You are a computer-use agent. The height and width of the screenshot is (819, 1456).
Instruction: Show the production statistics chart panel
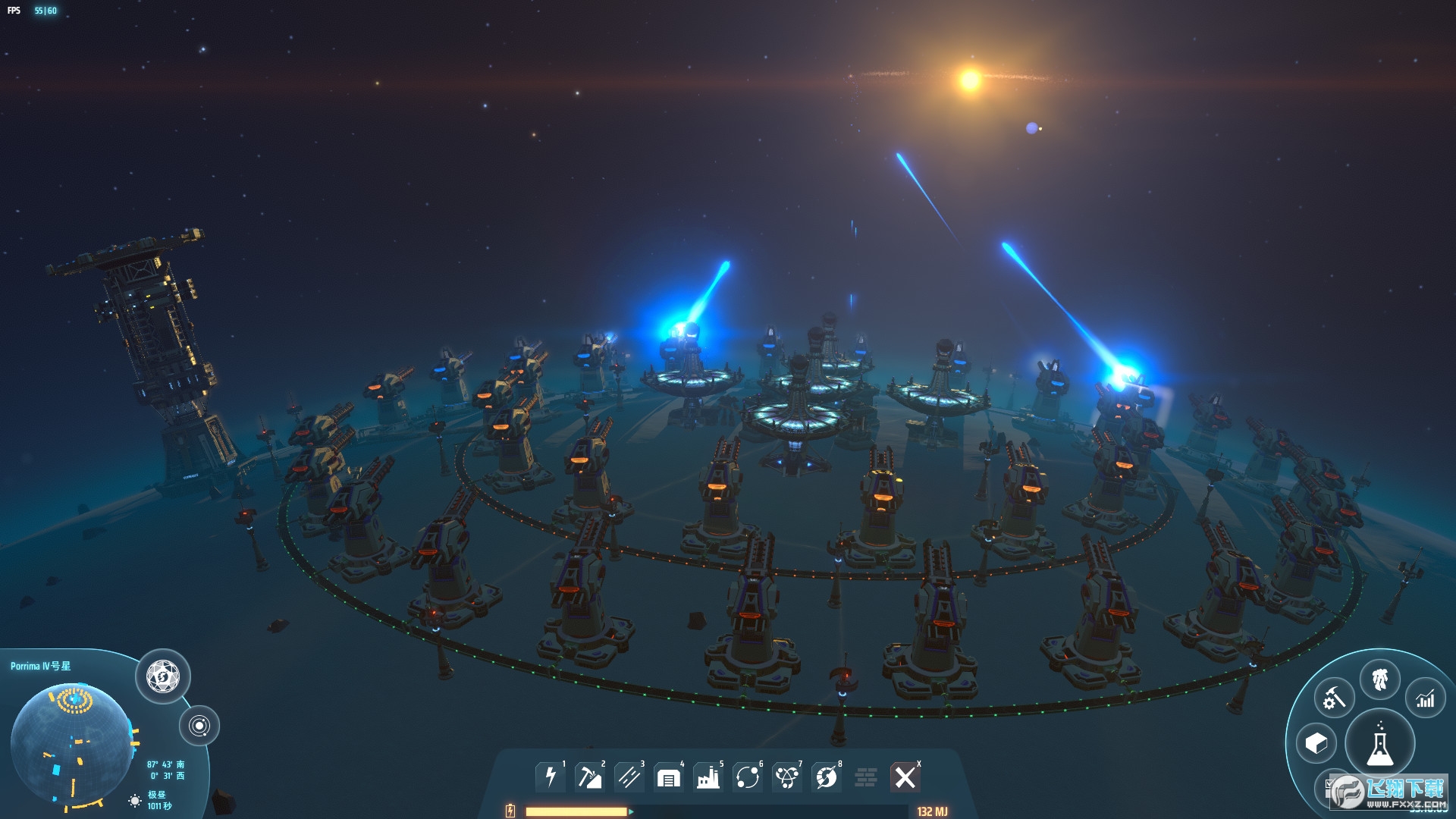tap(1425, 698)
